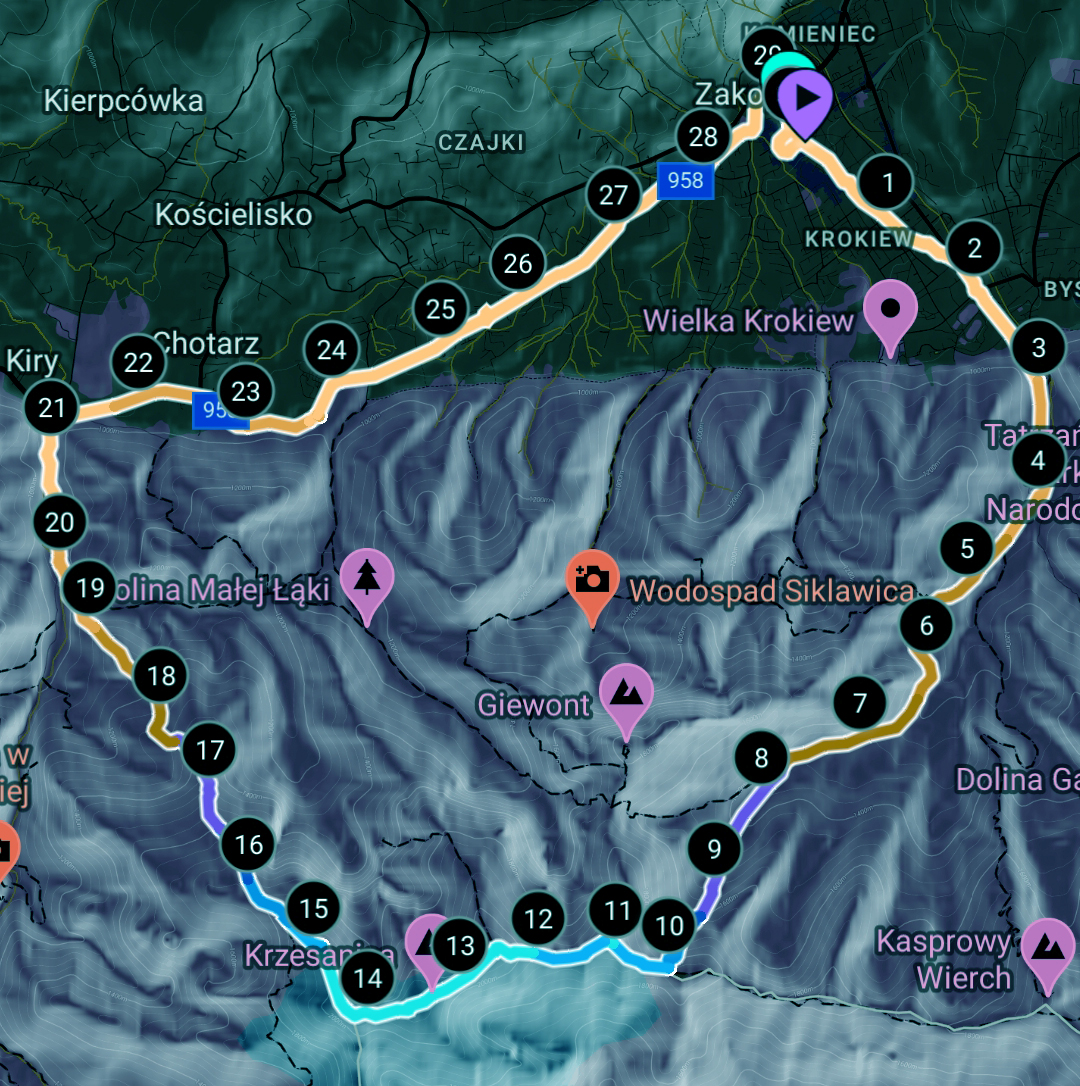This screenshot has height=1086, width=1080.
Task: Choose waypoint marker 8 on the trail
Action: coord(762,758)
